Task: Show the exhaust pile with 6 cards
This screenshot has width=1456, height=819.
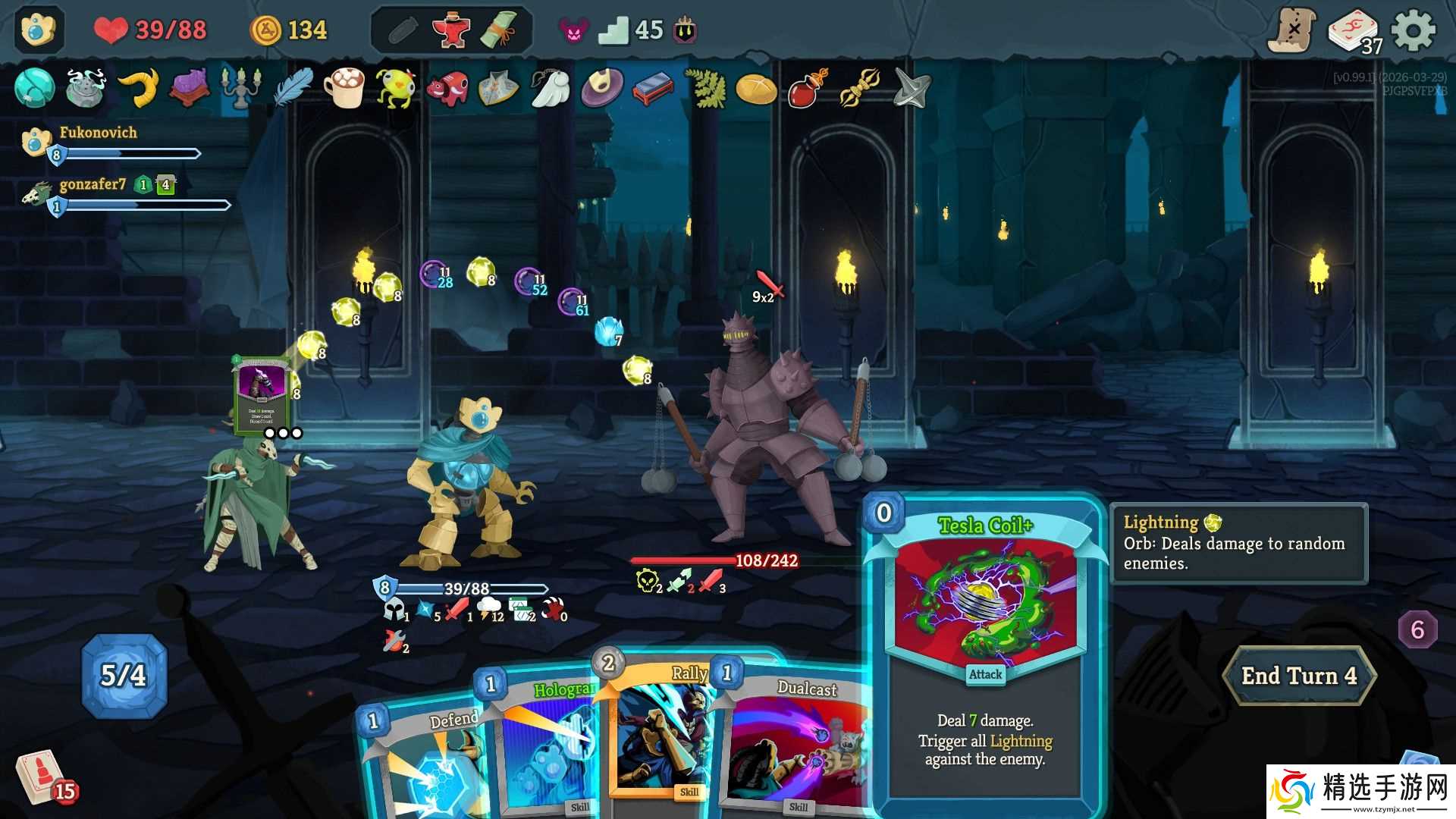Action: pyautogui.click(x=1417, y=629)
